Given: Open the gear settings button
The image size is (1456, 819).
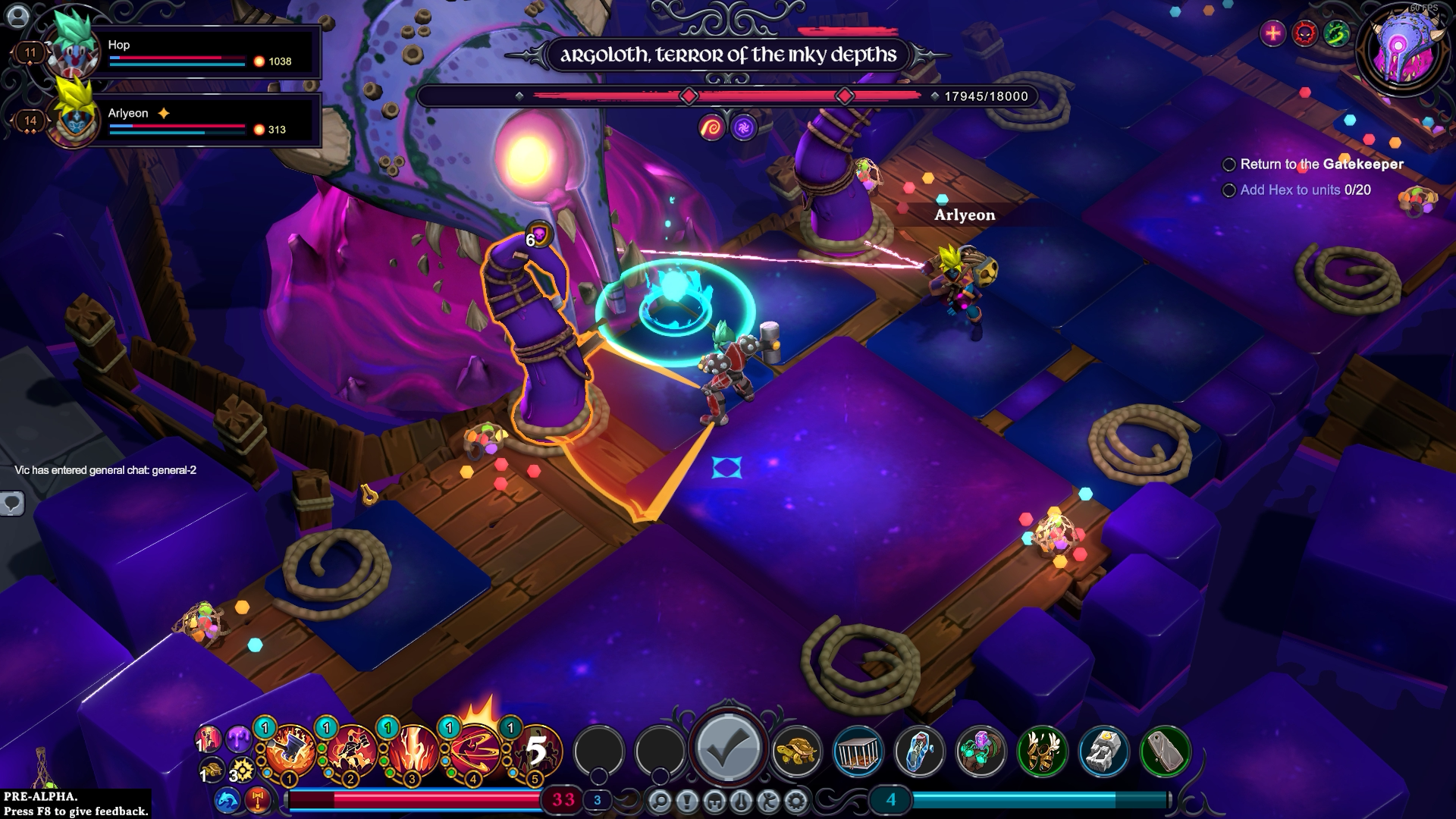Looking at the screenshot, I should [x=795, y=800].
